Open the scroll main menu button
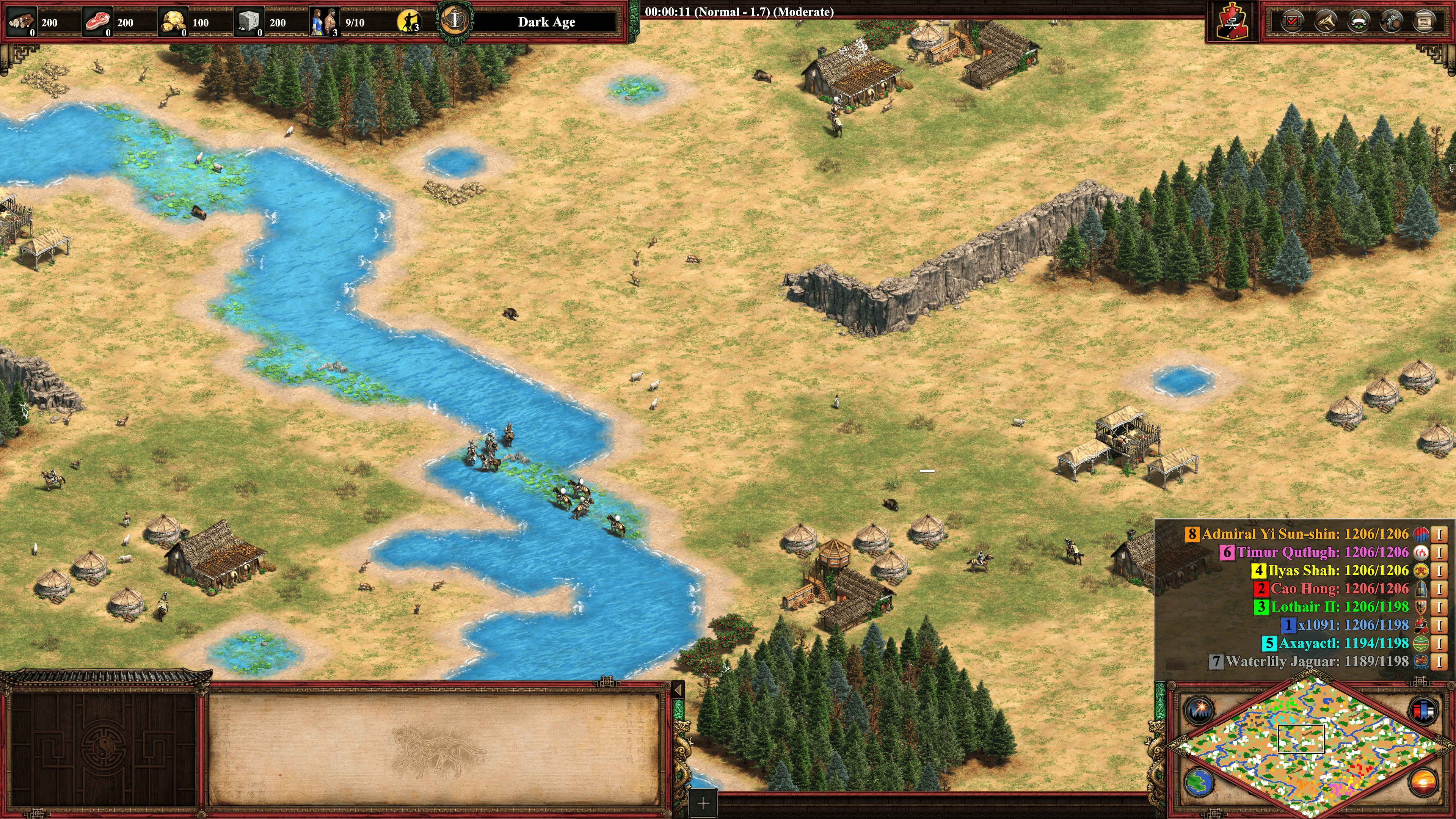Screen dimensions: 1456x819 click(1425, 22)
